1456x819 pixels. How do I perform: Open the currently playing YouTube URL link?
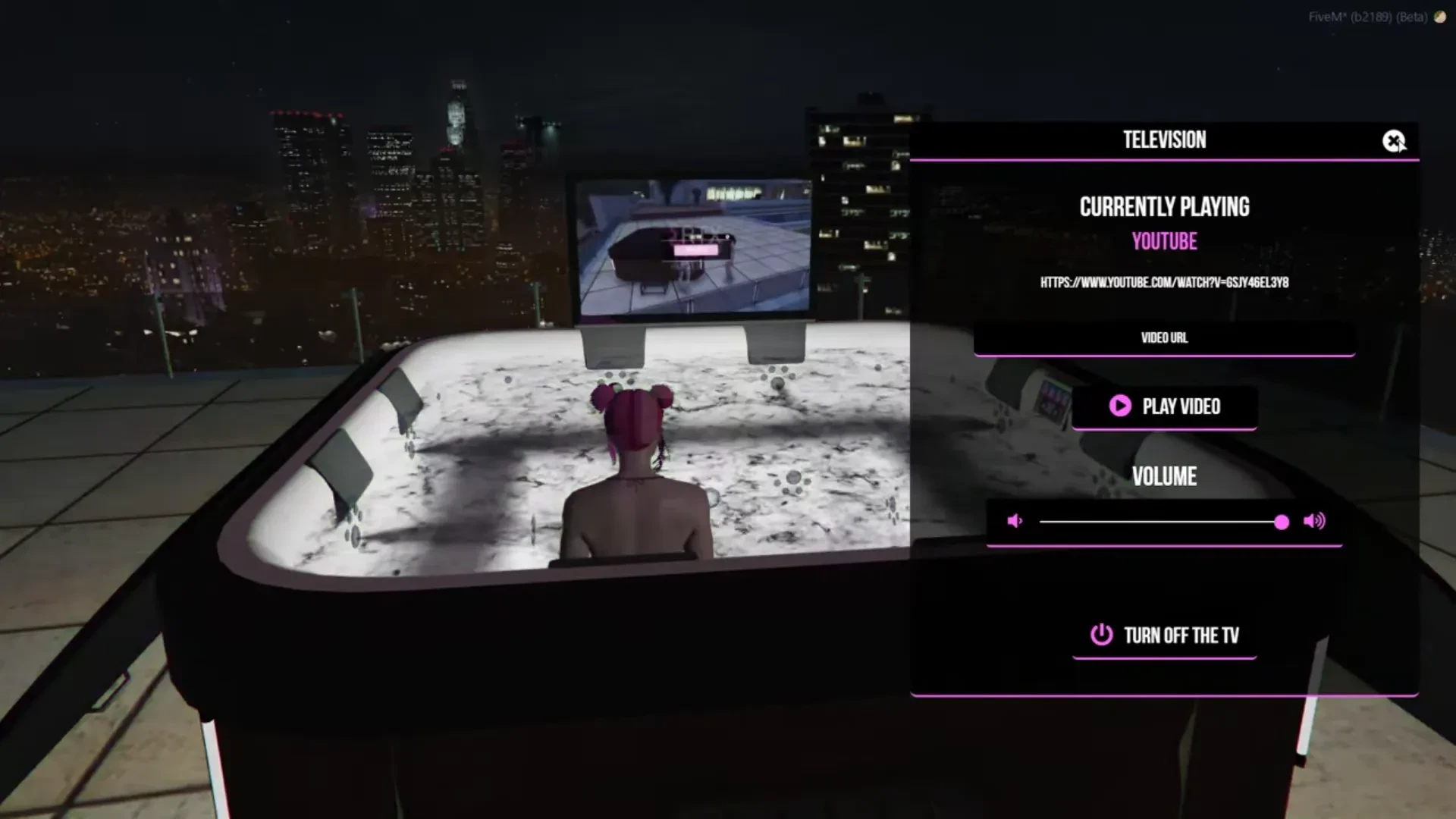click(x=1165, y=284)
